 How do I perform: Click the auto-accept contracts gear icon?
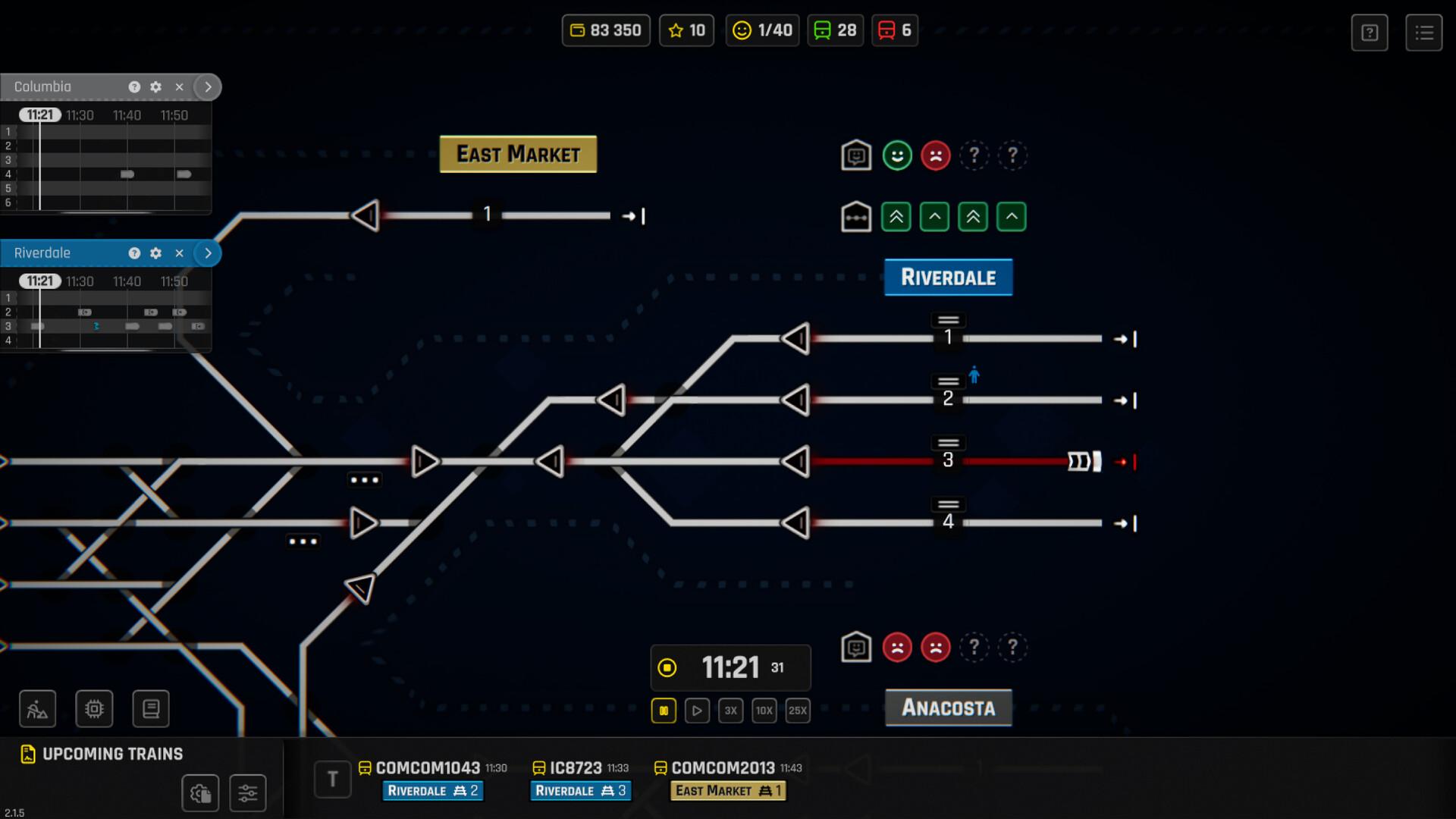coord(200,793)
